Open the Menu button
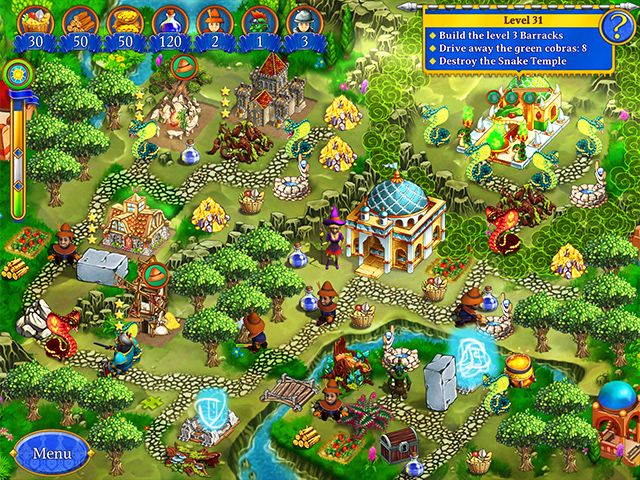 [x=52, y=453]
